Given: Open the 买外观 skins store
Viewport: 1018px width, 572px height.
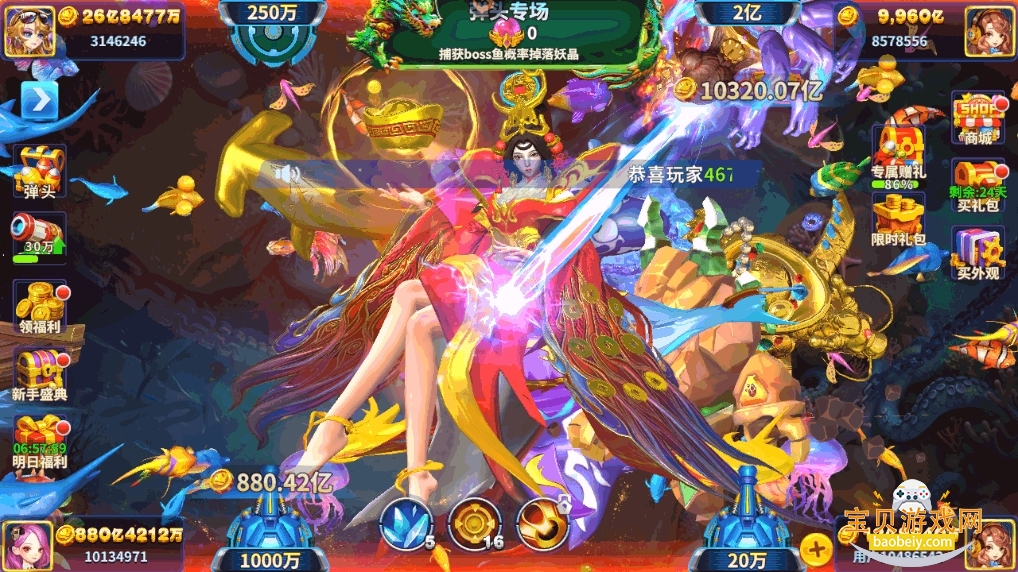Looking at the screenshot, I should pyautogui.click(x=978, y=250).
